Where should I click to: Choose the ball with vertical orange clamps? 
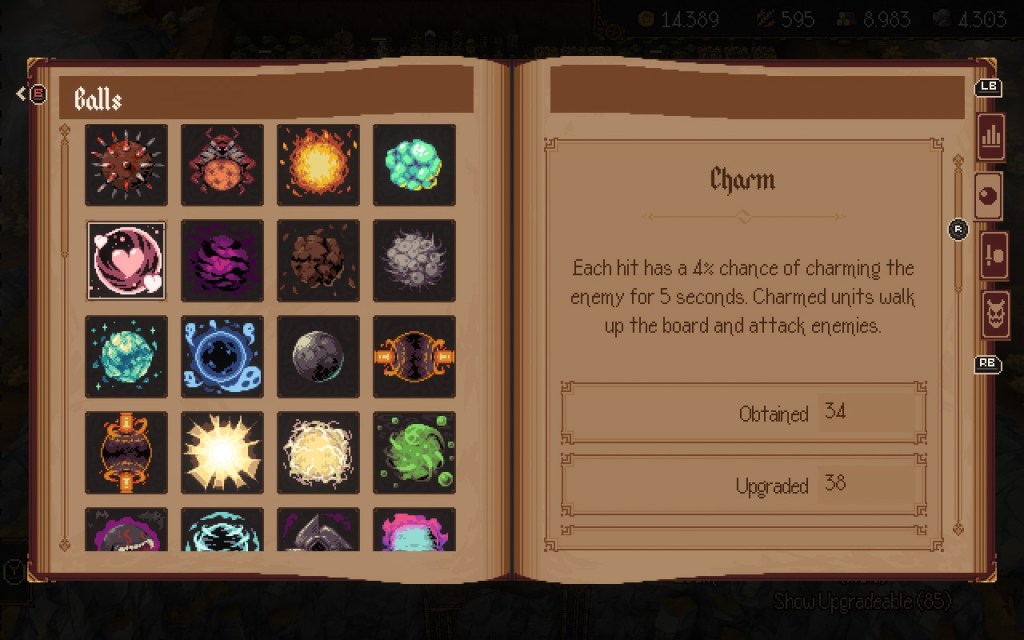(x=126, y=453)
